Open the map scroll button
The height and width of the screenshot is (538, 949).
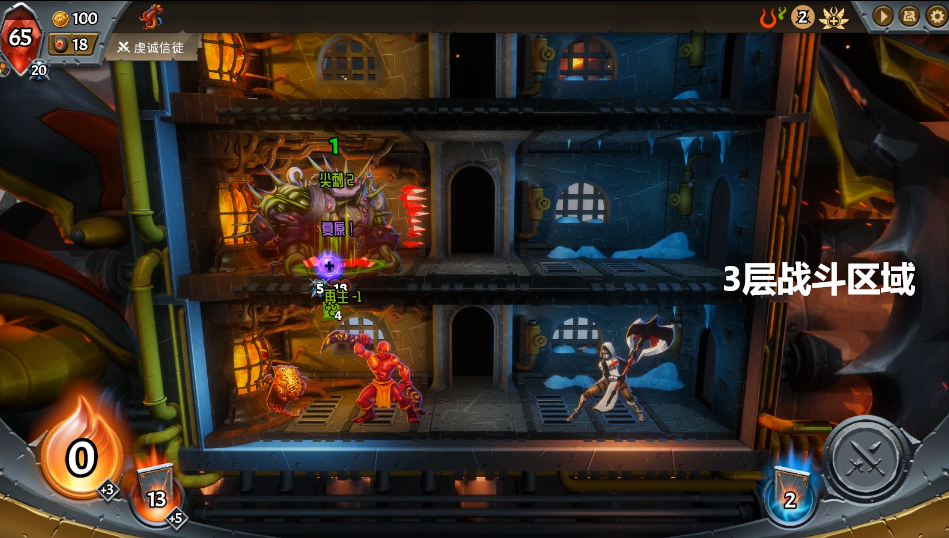click(909, 16)
